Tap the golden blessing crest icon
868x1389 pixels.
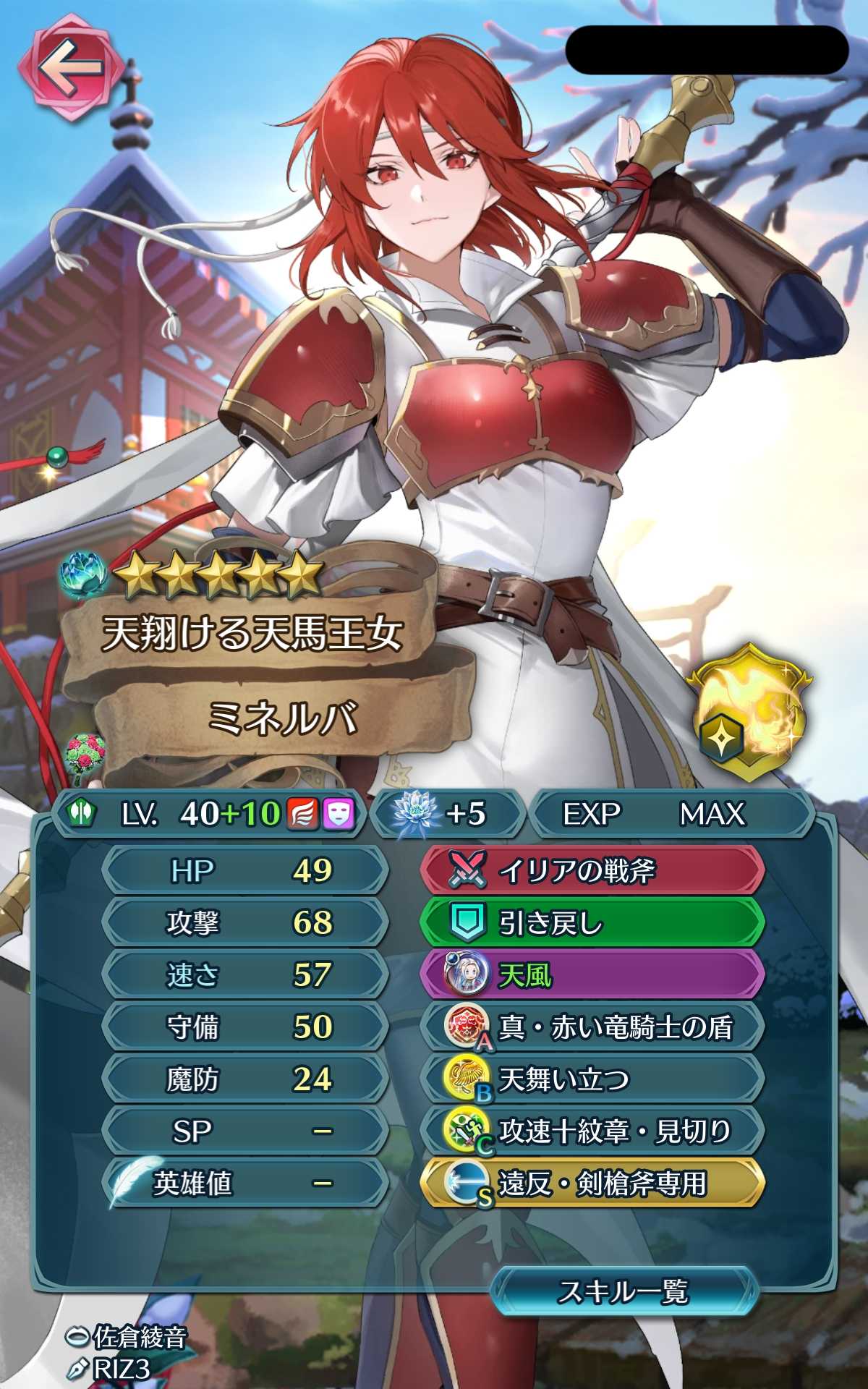pyautogui.click(x=749, y=712)
